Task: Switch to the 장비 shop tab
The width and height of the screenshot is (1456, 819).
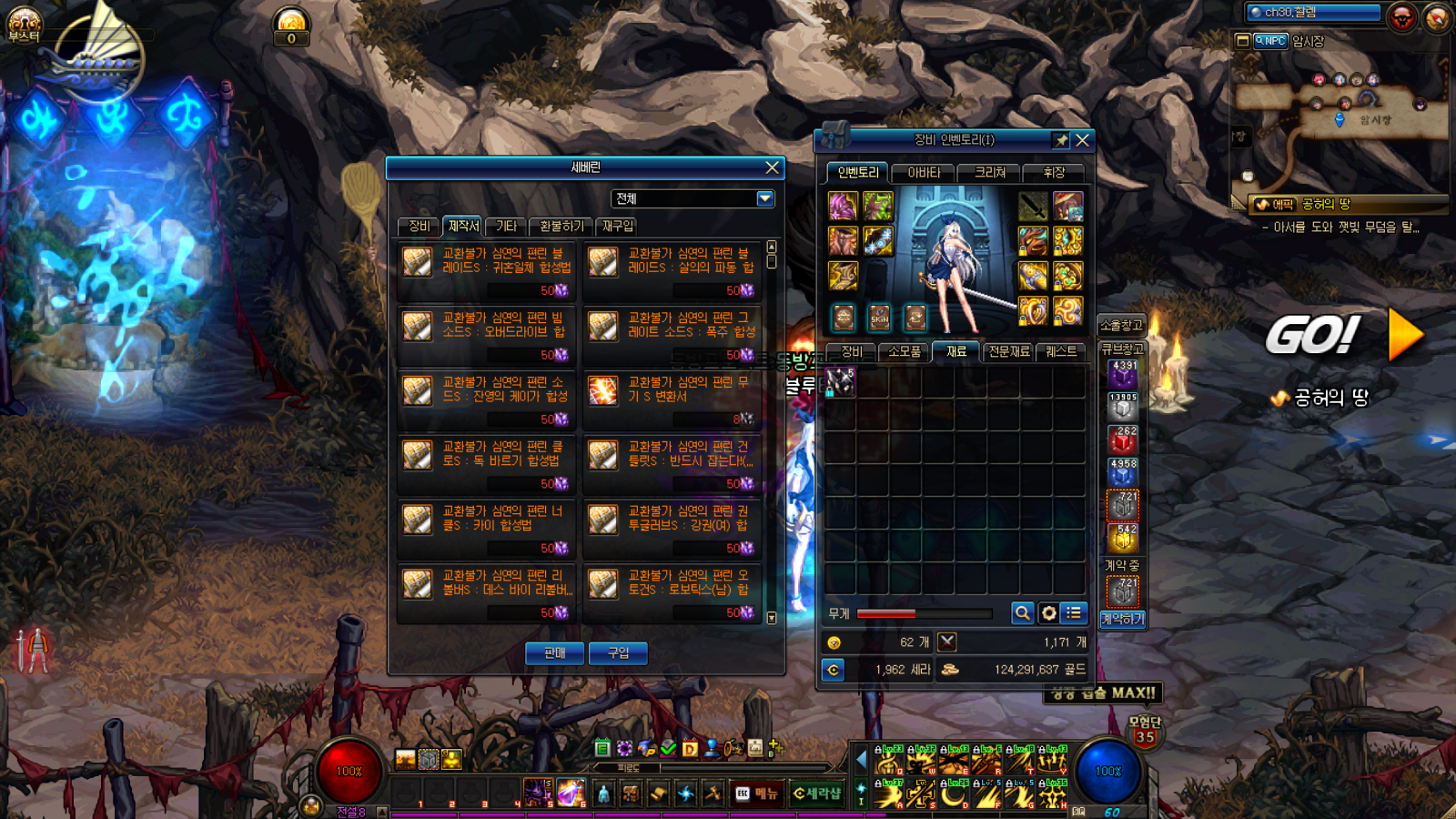Action: coord(419,226)
